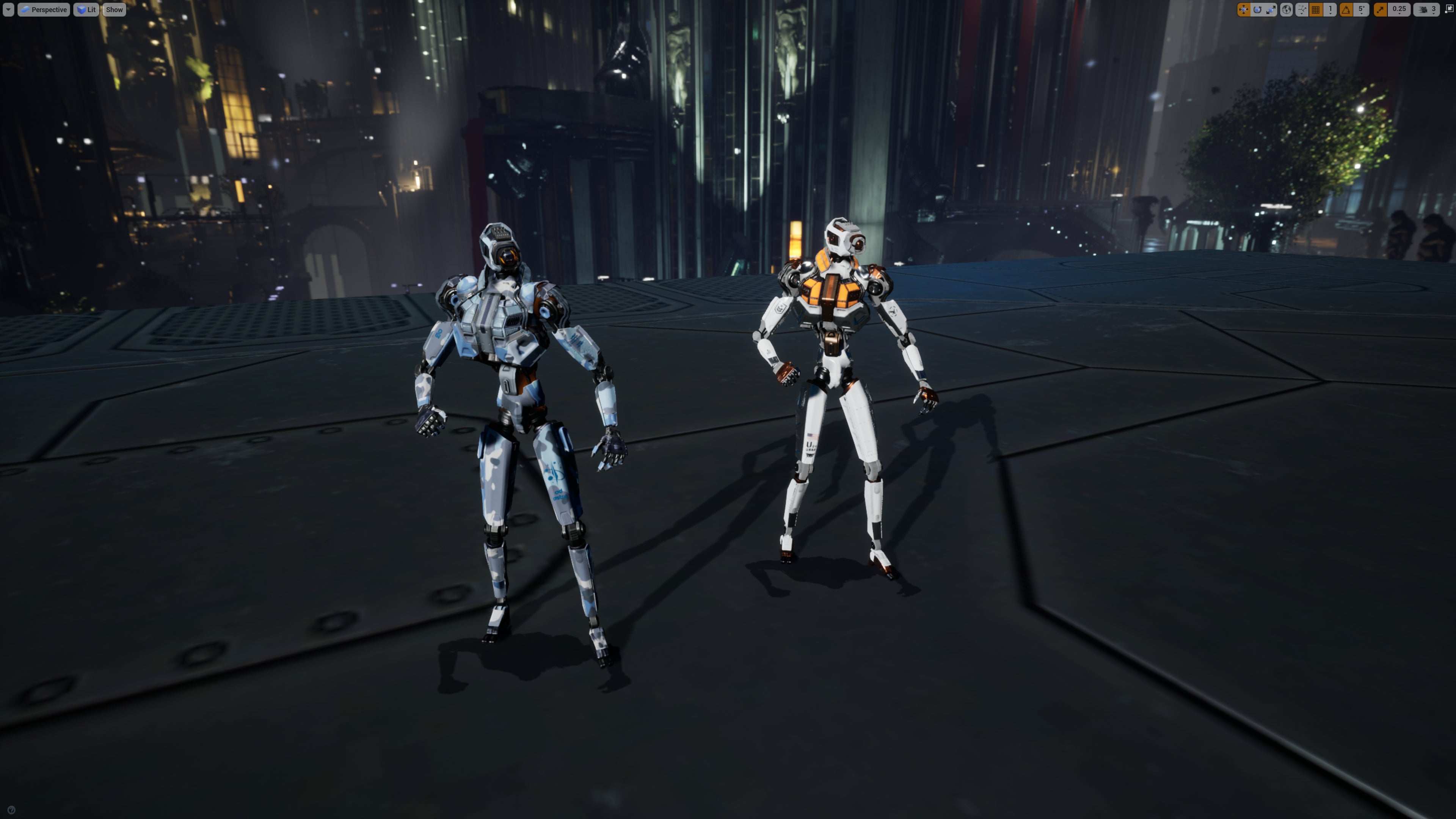
Task: Open the 0.25 scale snap dropdown
Action: coord(1399,9)
